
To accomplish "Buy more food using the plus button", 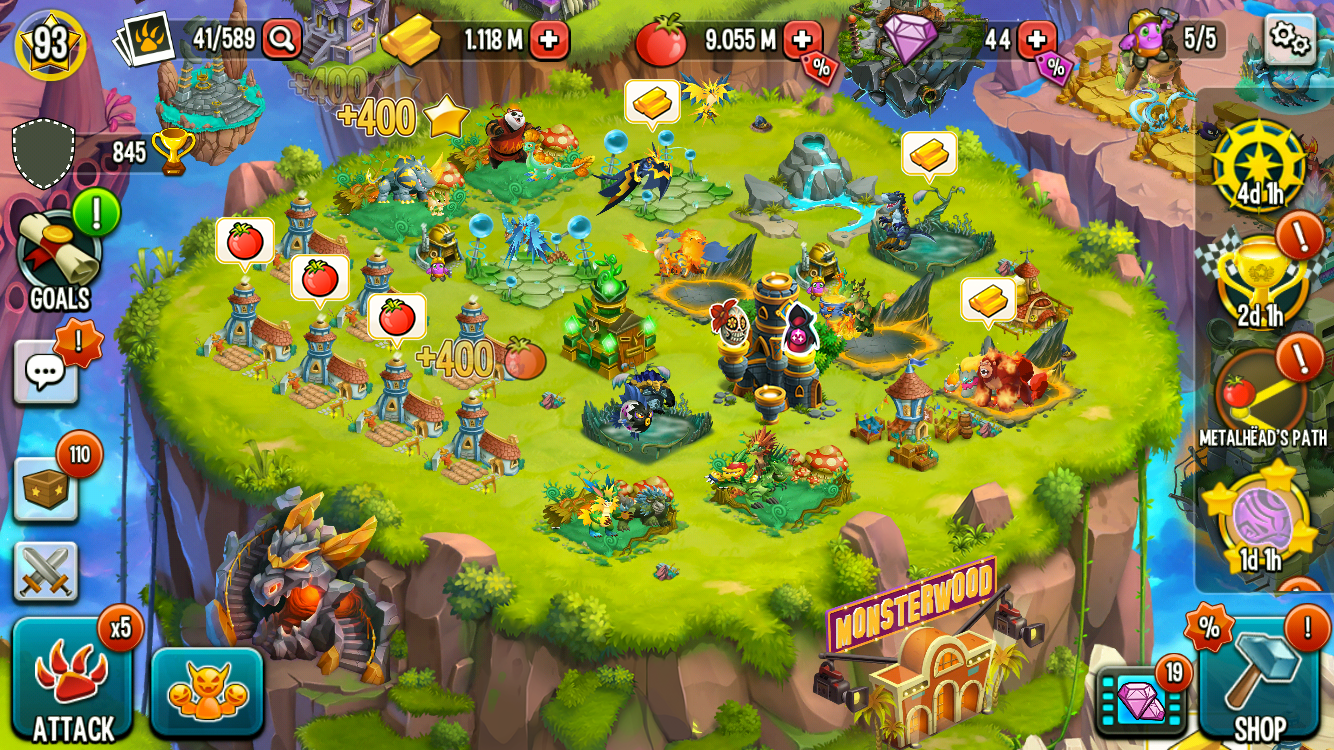I will (x=802, y=40).
